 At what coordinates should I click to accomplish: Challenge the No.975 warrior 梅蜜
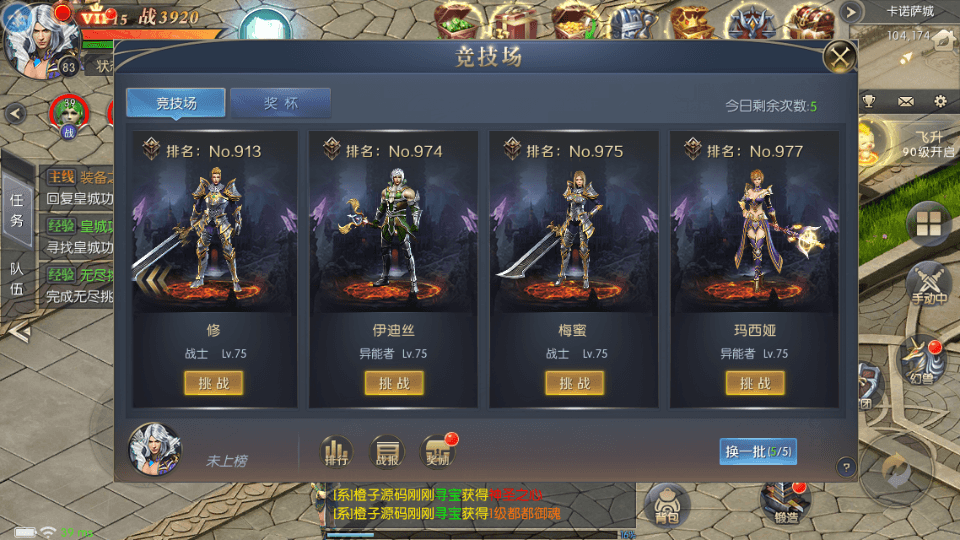pyautogui.click(x=575, y=383)
